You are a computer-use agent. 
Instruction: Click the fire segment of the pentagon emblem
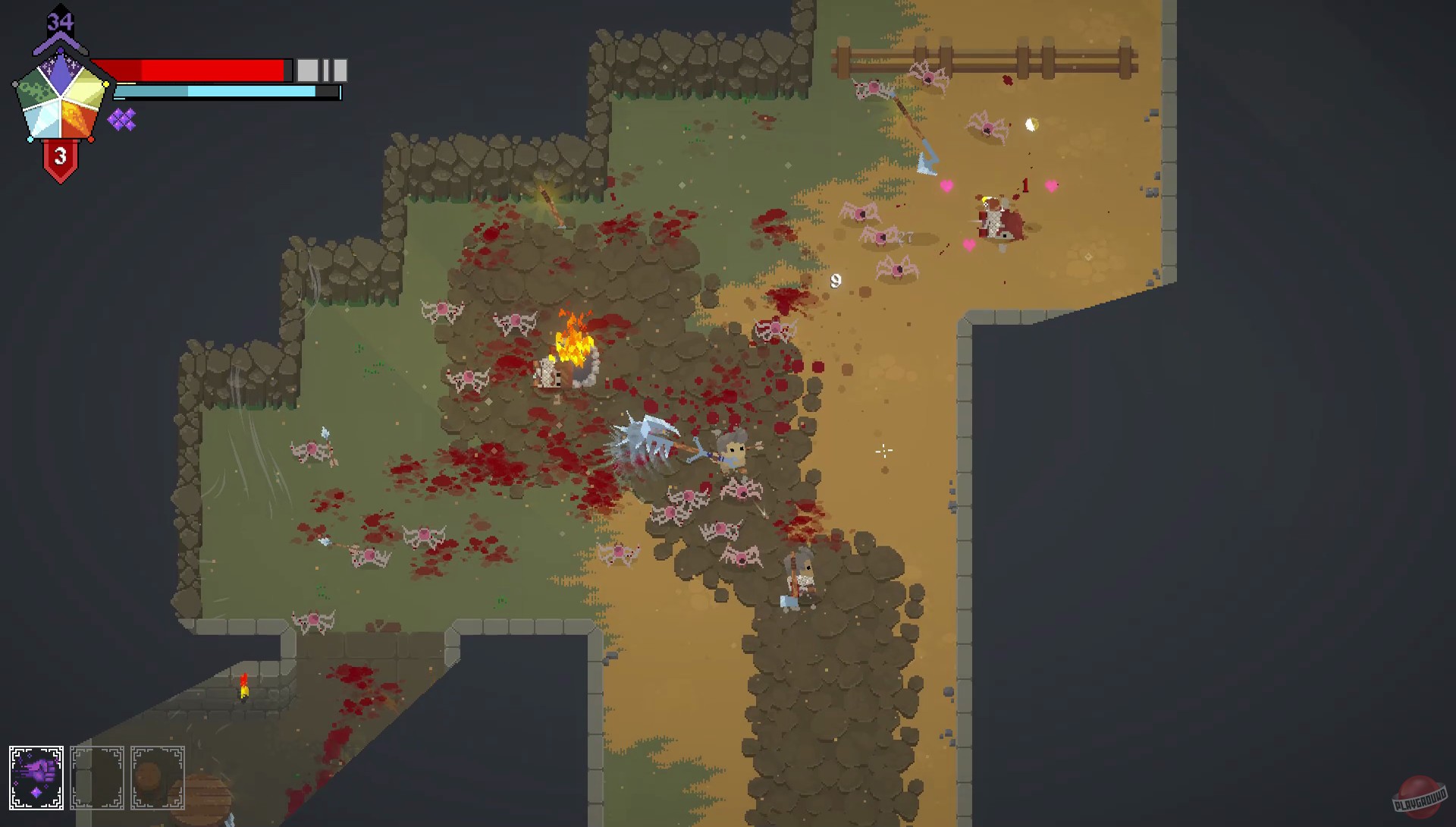(77, 119)
